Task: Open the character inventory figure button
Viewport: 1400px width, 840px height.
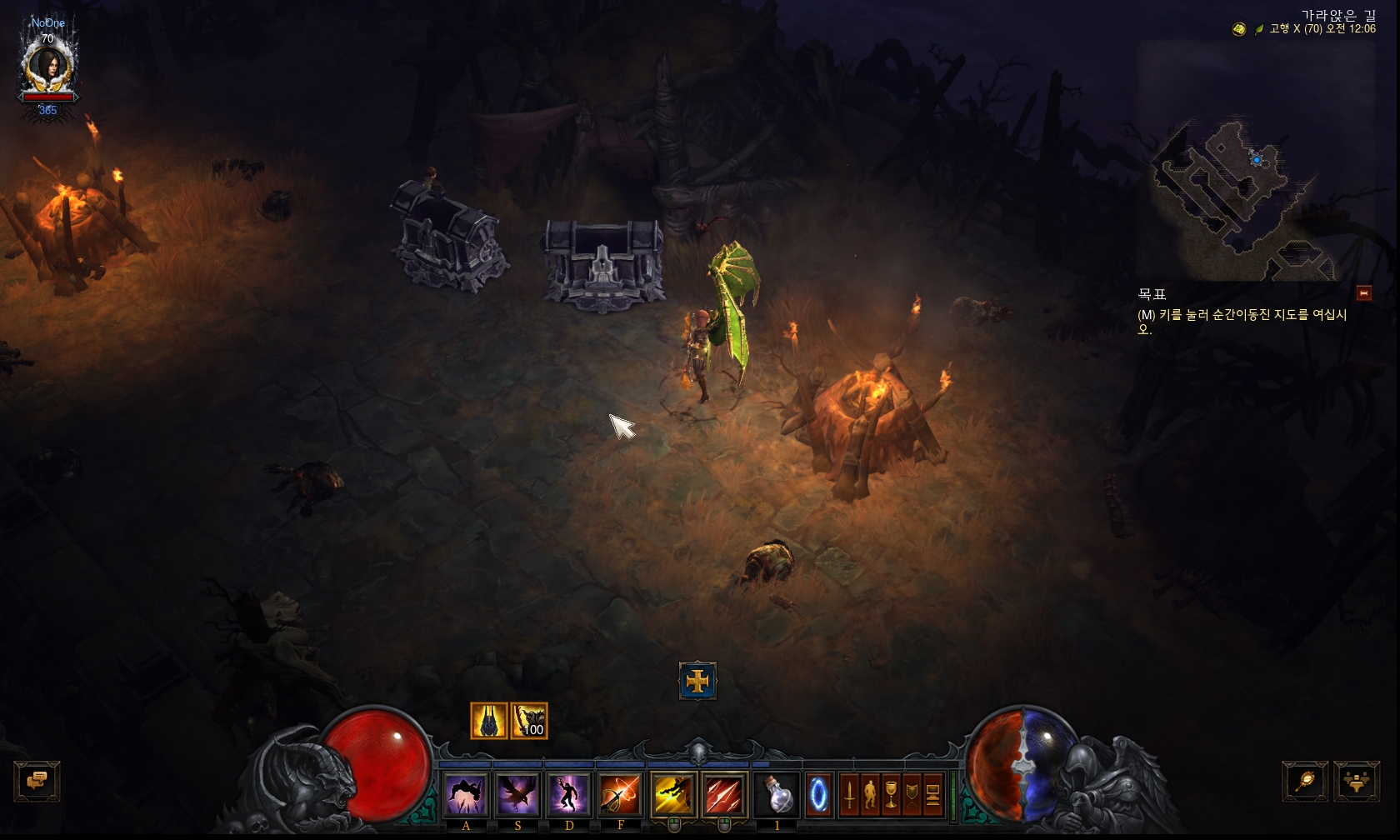Action: 870,794
